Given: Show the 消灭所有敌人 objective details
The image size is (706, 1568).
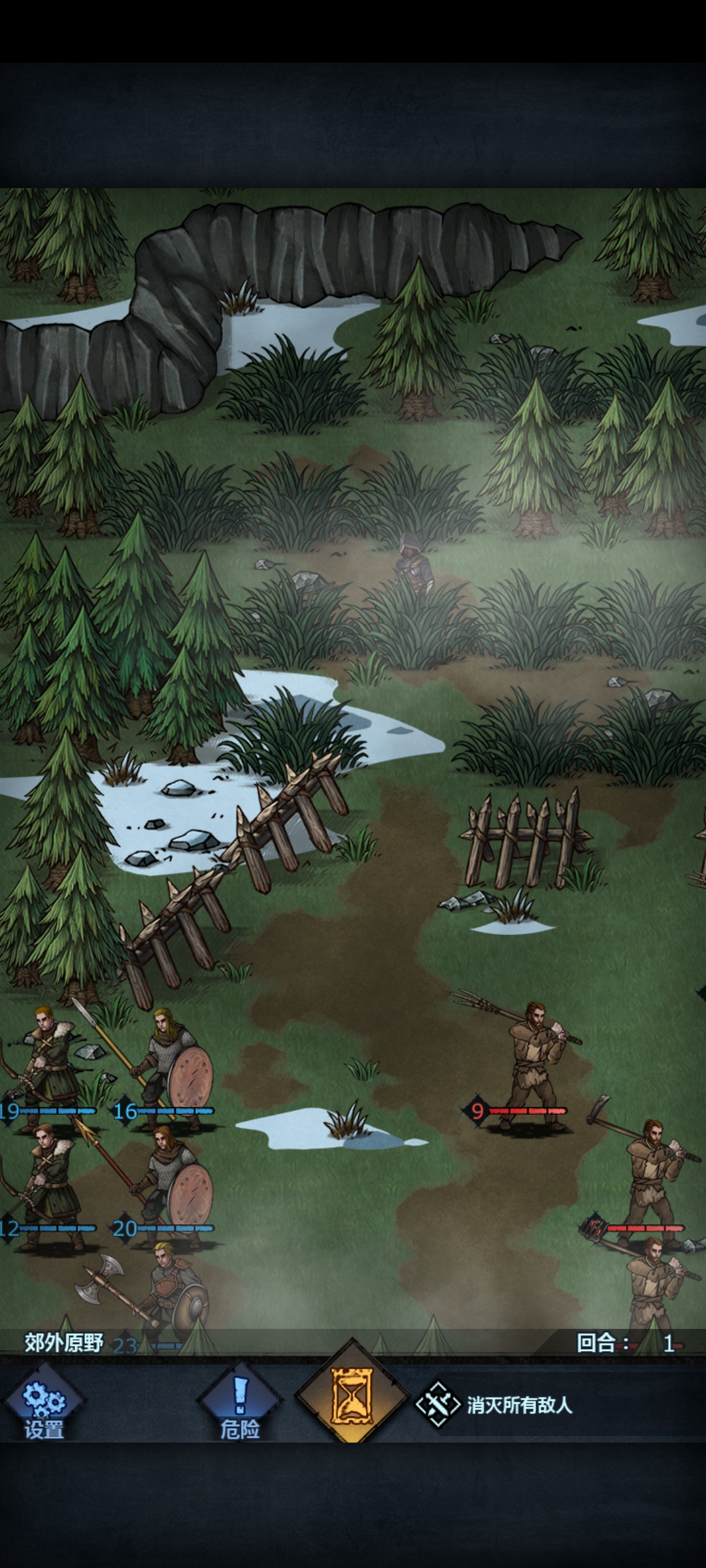Looking at the screenshot, I should click(x=497, y=1405).
